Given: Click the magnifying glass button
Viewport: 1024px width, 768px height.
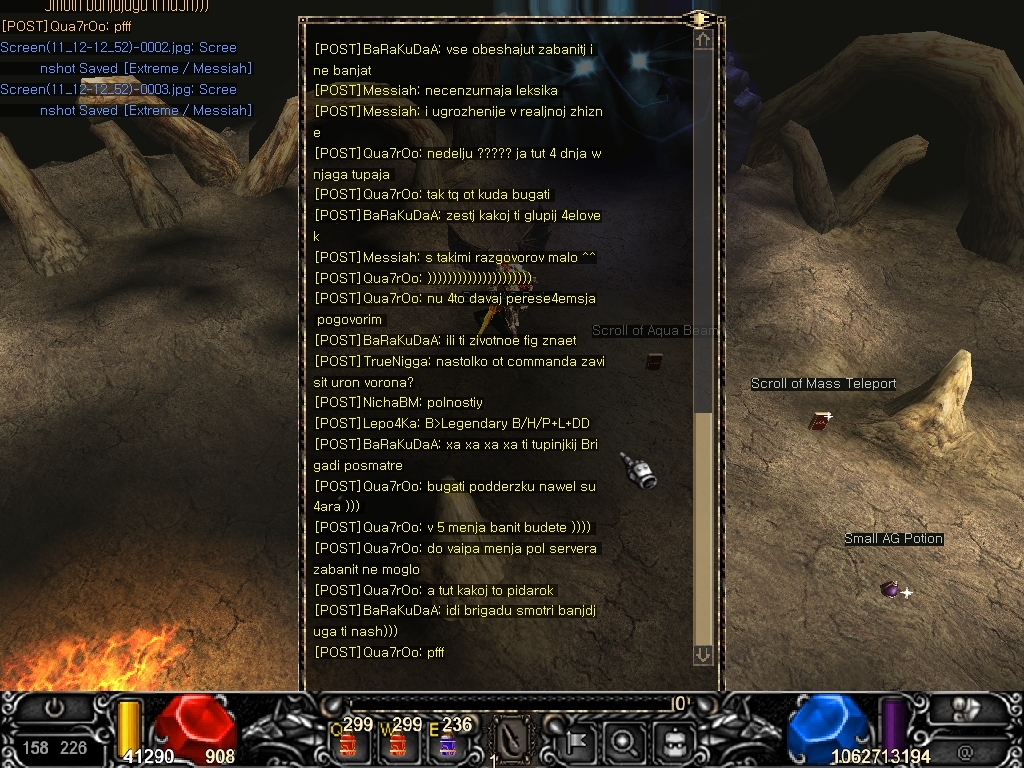Looking at the screenshot, I should (x=625, y=742).
